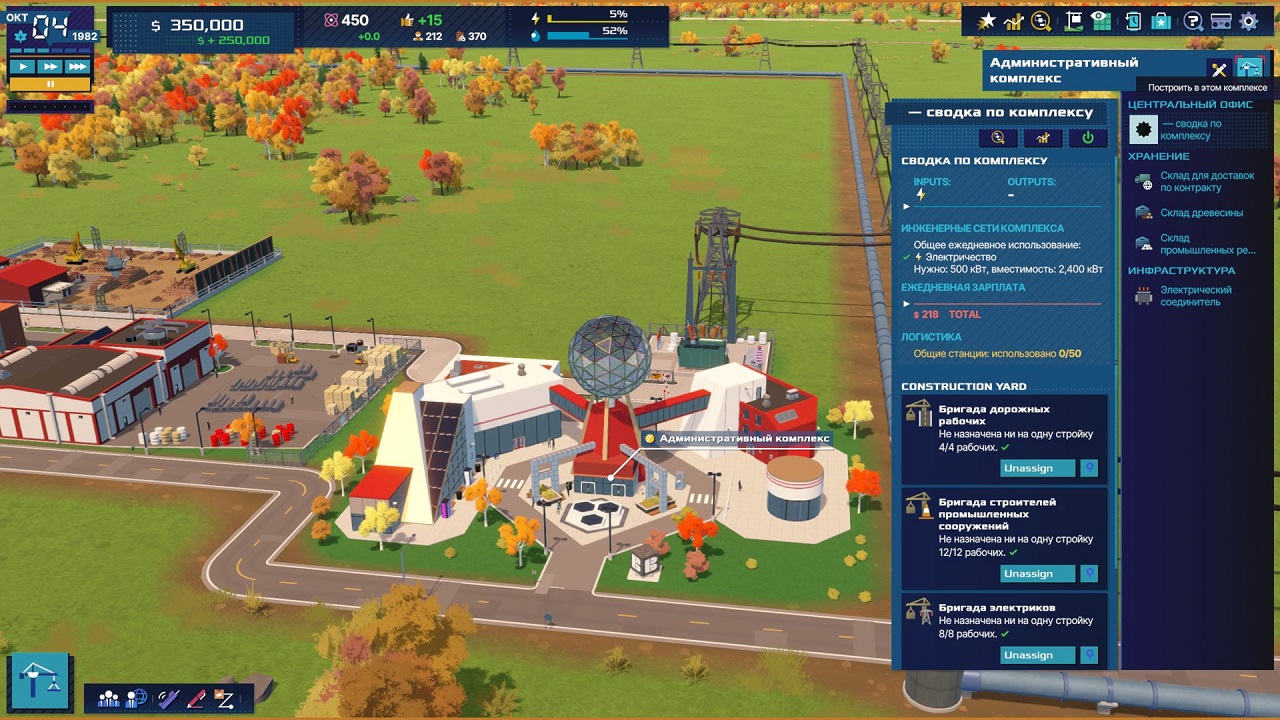Click Unassign for Бригада дорожных рабочих
This screenshot has width=1280, height=720.
[x=1036, y=467]
